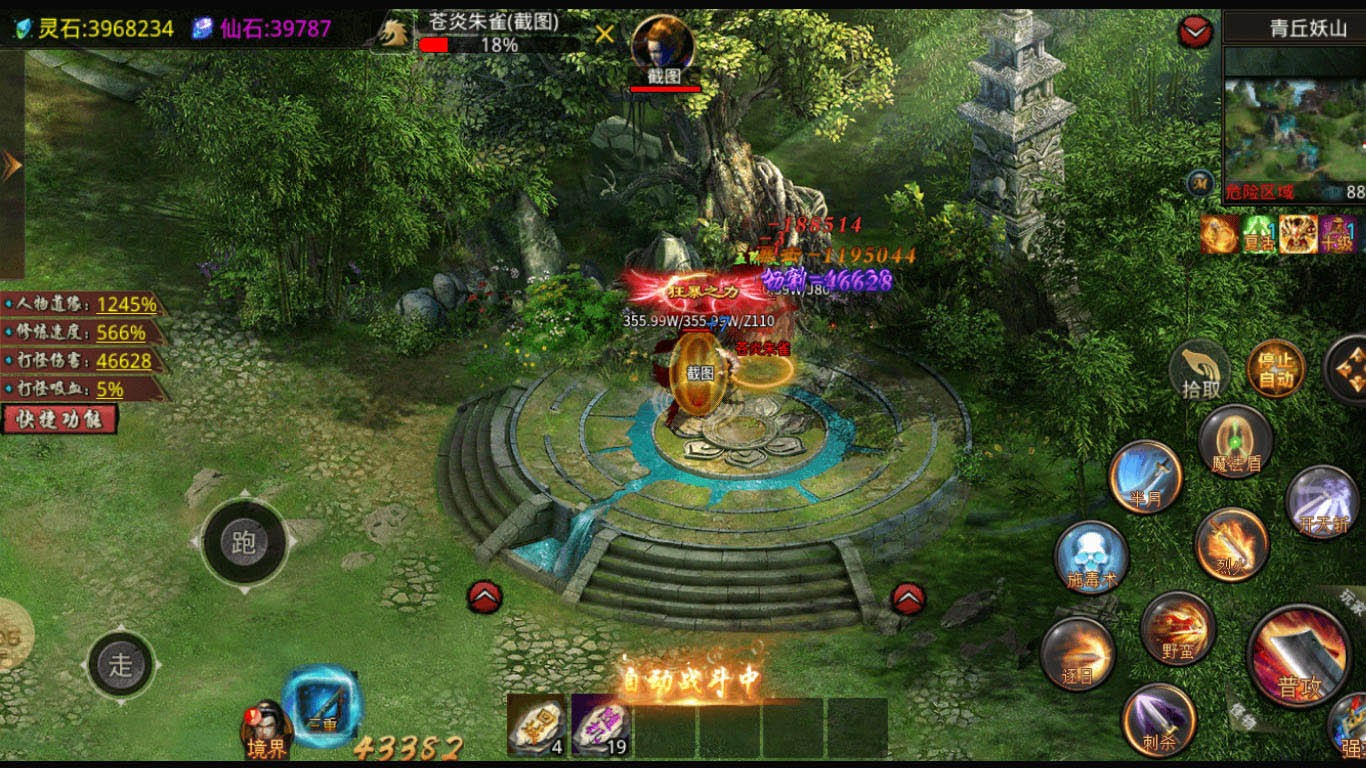This screenshot has height=768, width=1366.
Task: Click the 复活 revive buff icon
Action: click(1258, 234)
